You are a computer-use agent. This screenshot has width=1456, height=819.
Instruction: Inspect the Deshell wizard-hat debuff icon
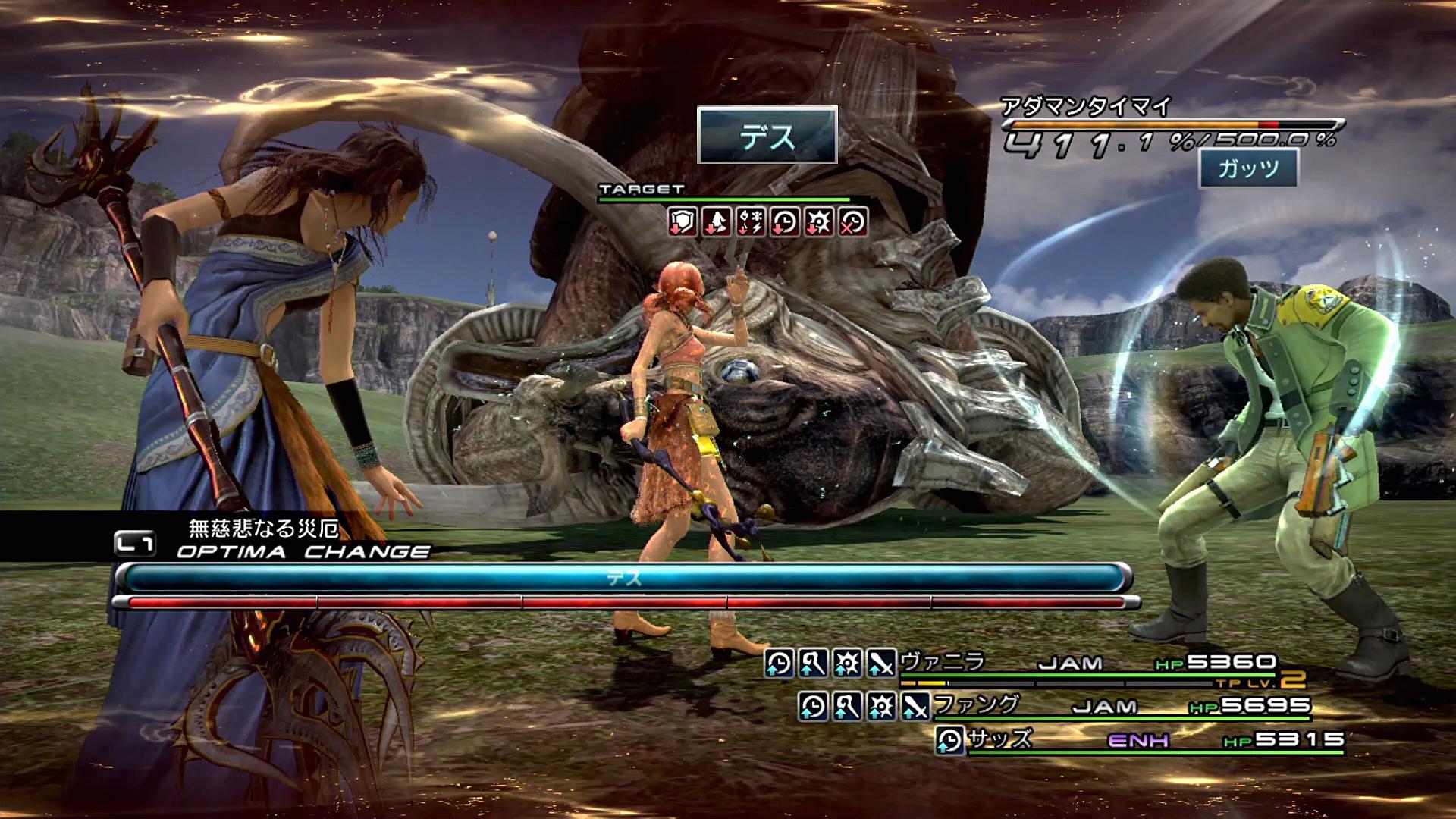[x=717, y=222]
